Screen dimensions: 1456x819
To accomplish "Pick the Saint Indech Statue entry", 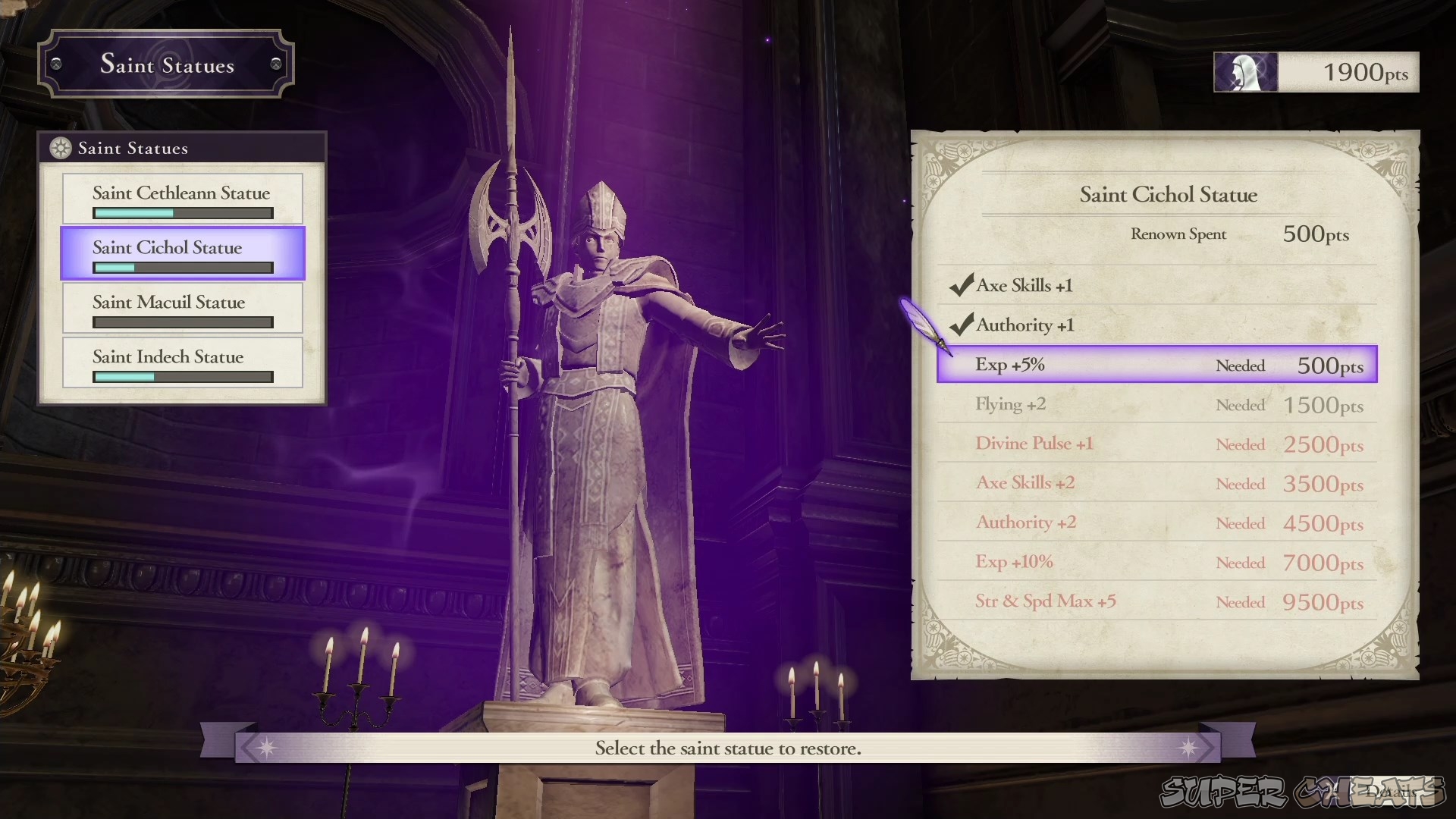I will (182, 362).
